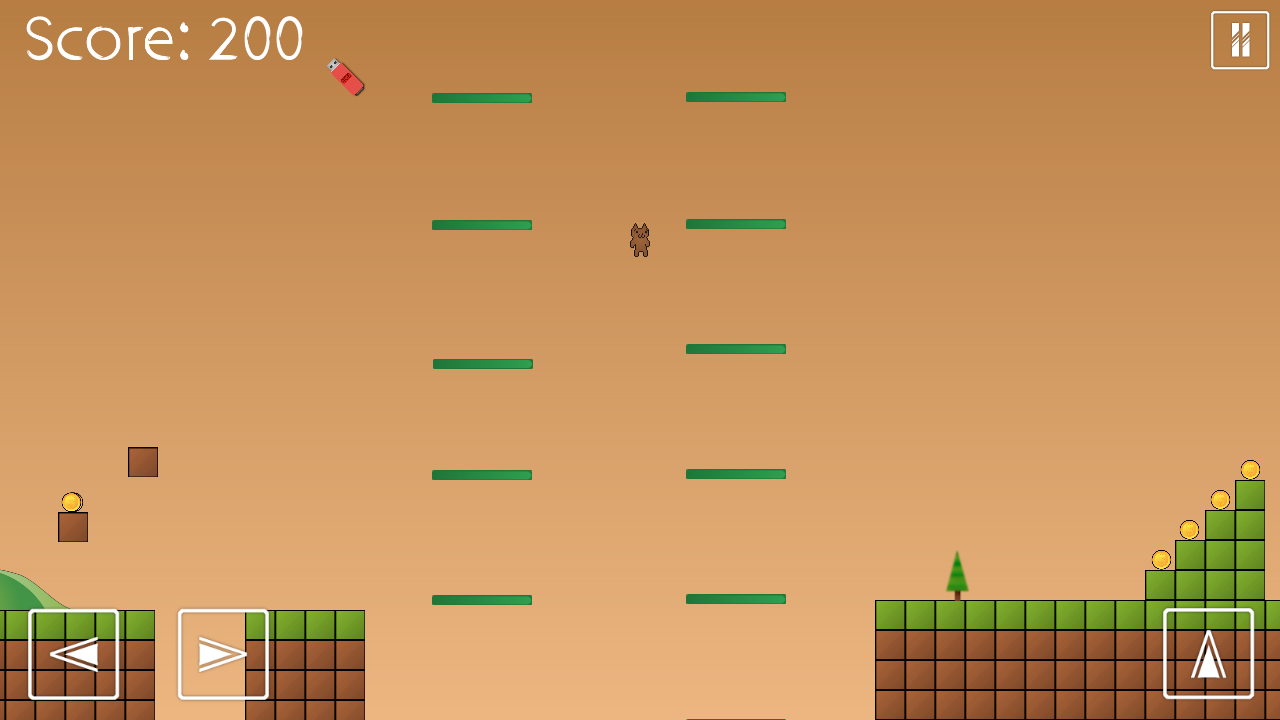
Task: Click the topmost green platform on the left
Action: pos(481,97)
